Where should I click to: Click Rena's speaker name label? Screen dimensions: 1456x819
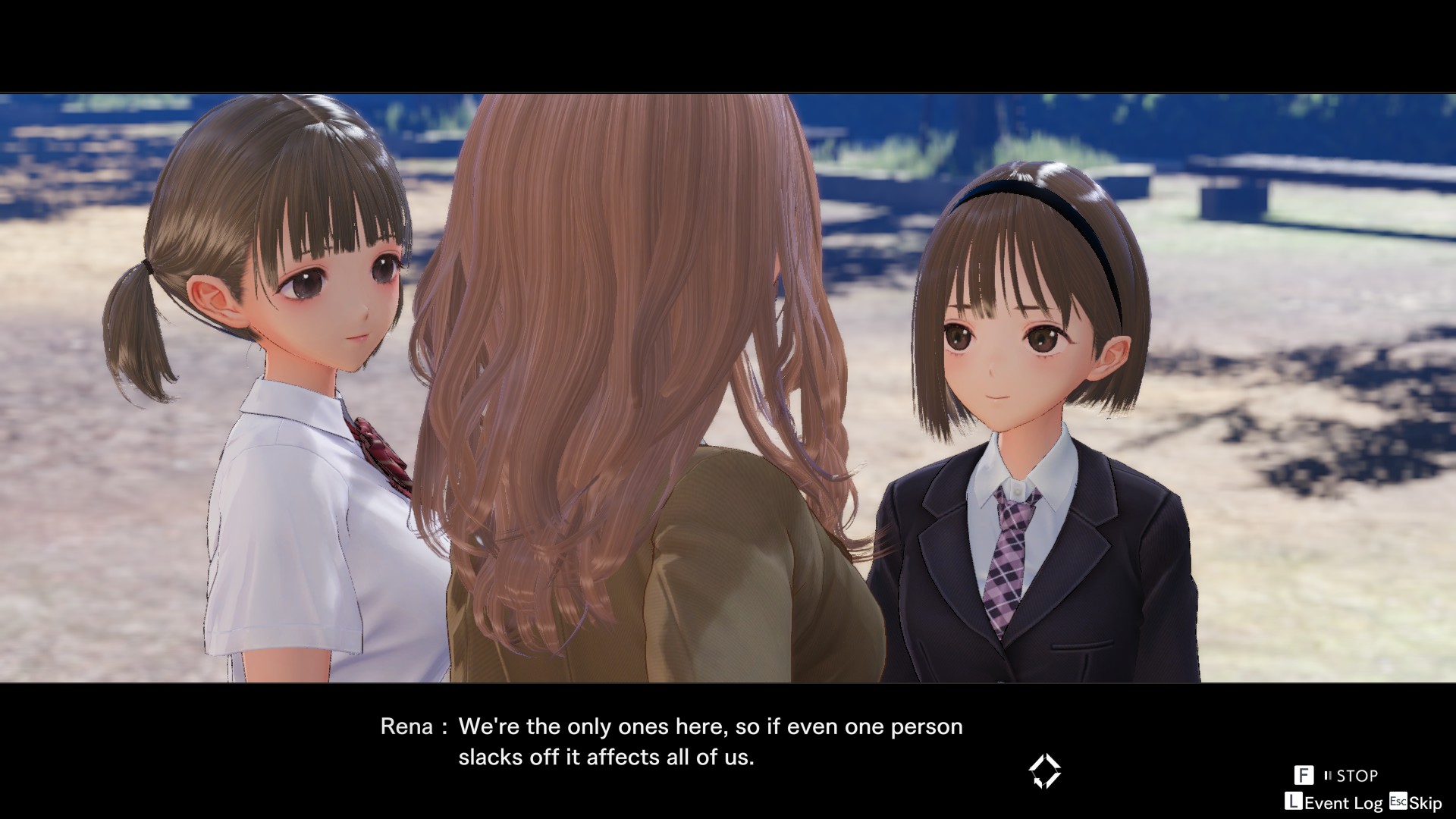coord(406,726)
